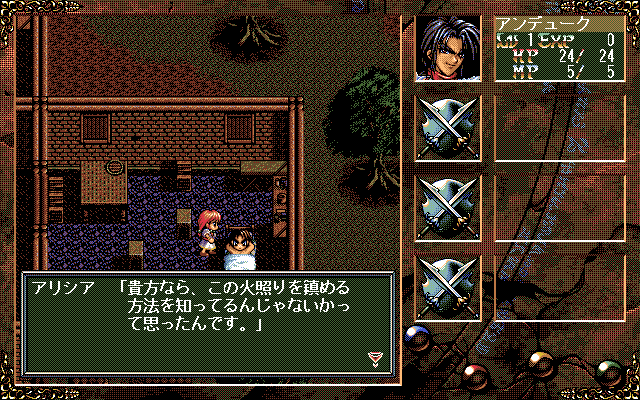Viewport: 640px width, 400px height.
Task: Advance dialogue with the red arrow indicator
Action: pyautogui.click(x=376, y=358)
